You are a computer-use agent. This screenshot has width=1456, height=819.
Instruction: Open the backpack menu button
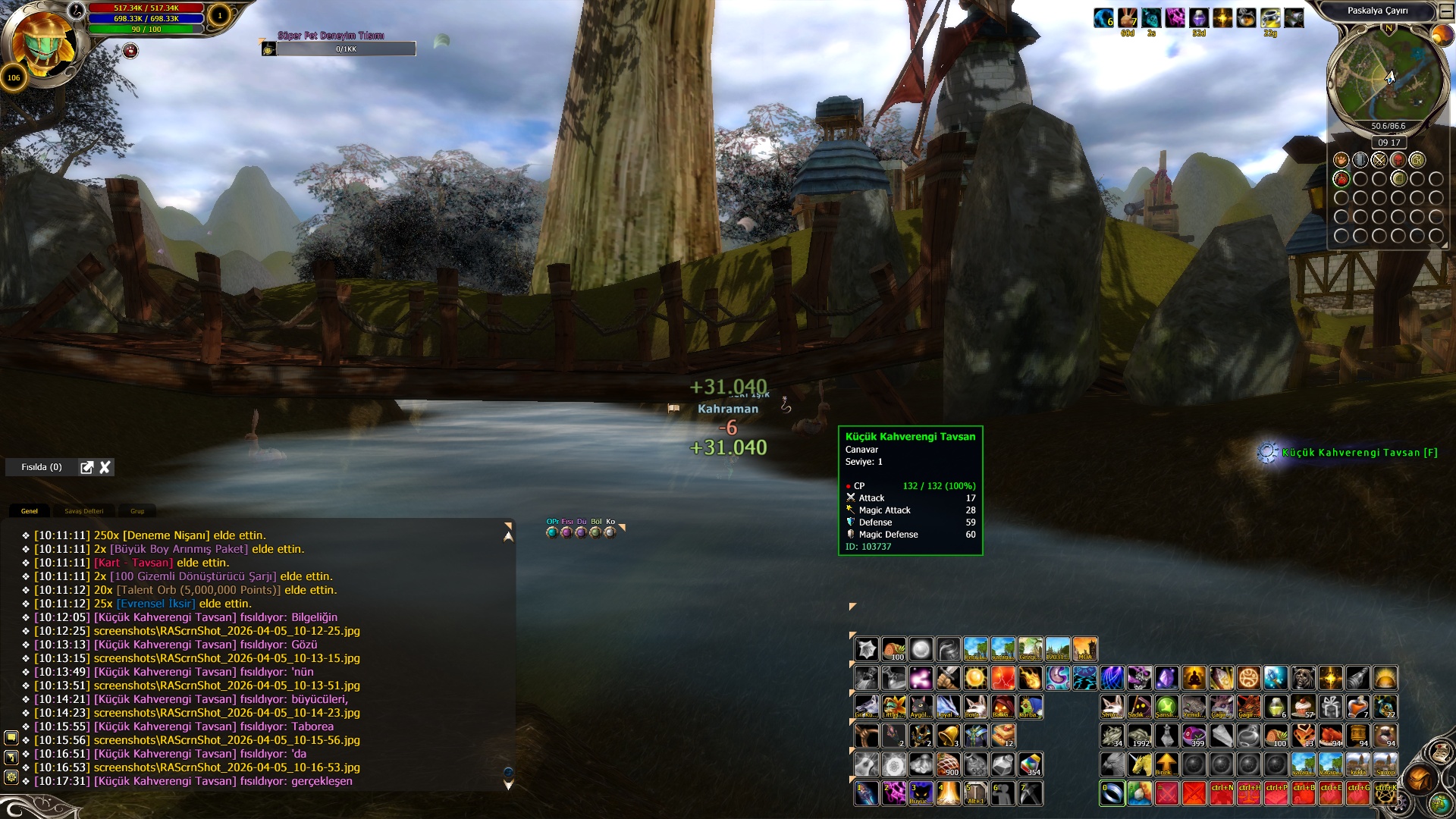pyautogui.click(x=1419, y=779)
